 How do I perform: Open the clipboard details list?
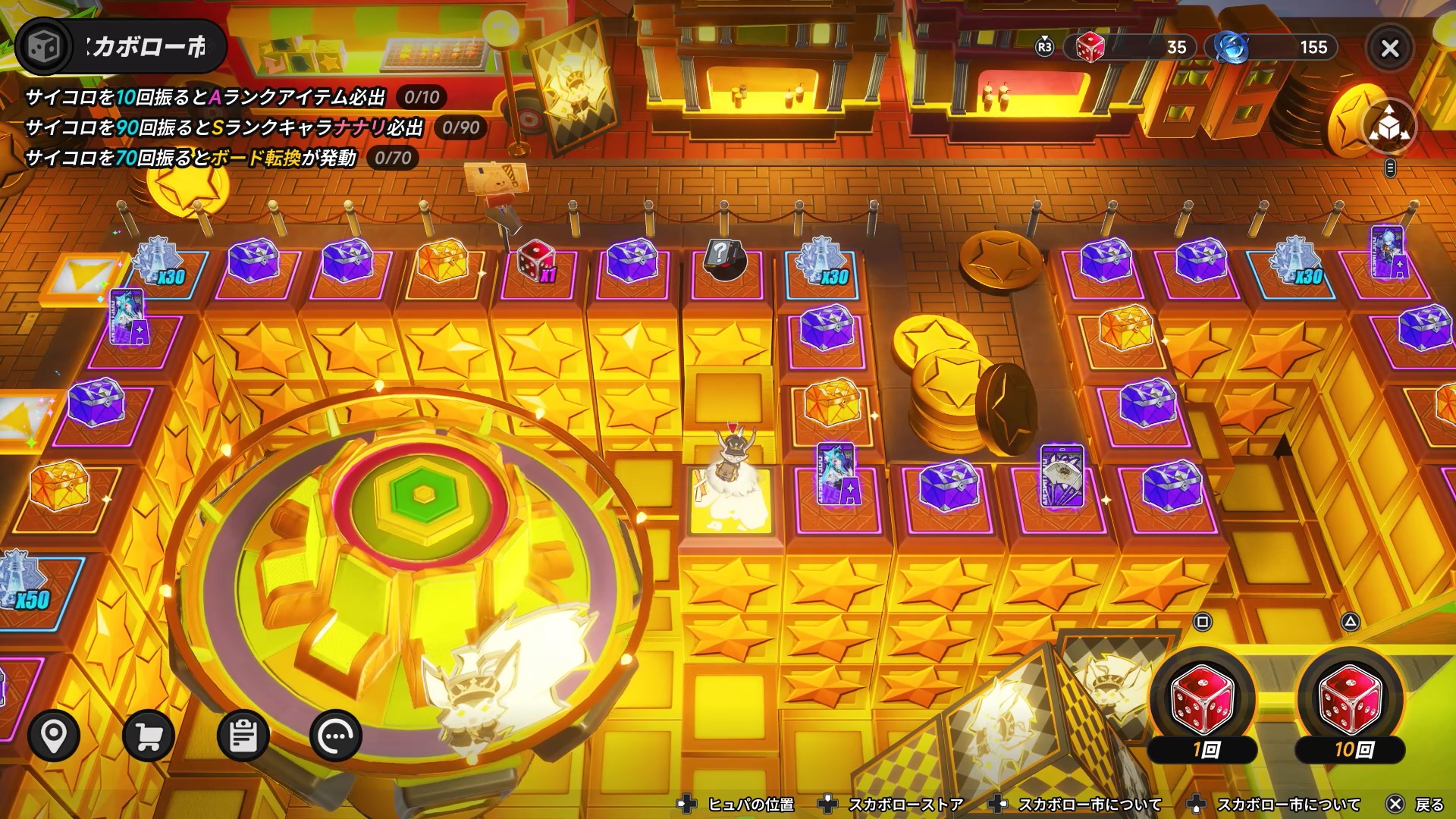(243, 736)
